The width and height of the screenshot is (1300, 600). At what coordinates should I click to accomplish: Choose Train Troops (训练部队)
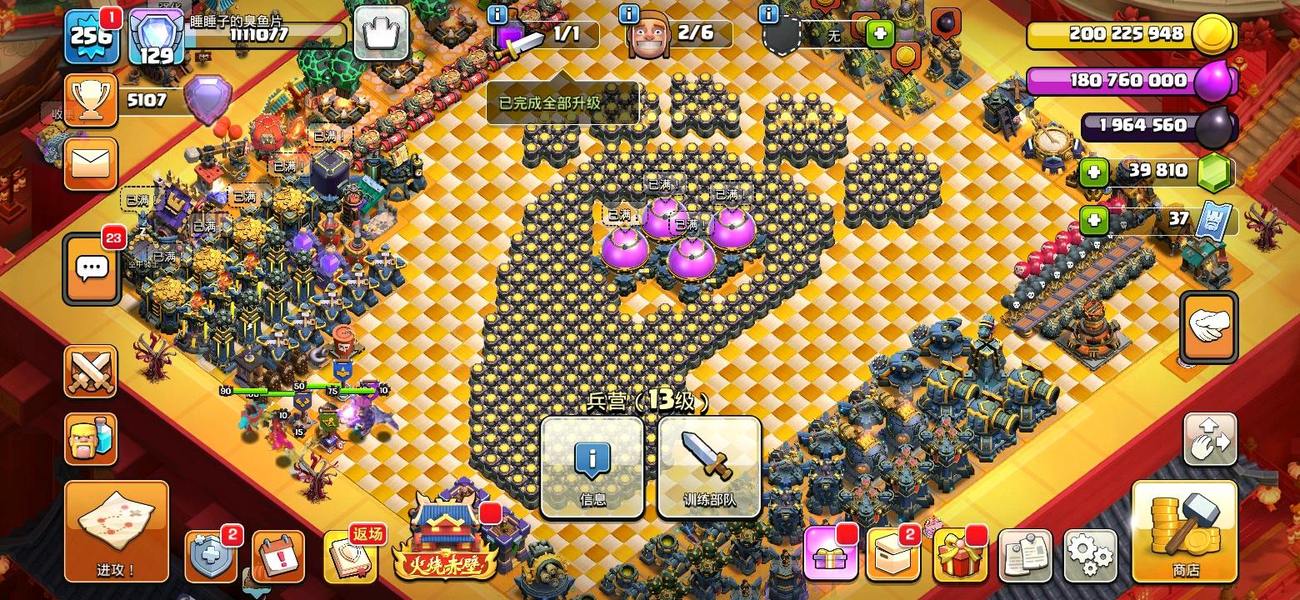[x=709, y=467]
